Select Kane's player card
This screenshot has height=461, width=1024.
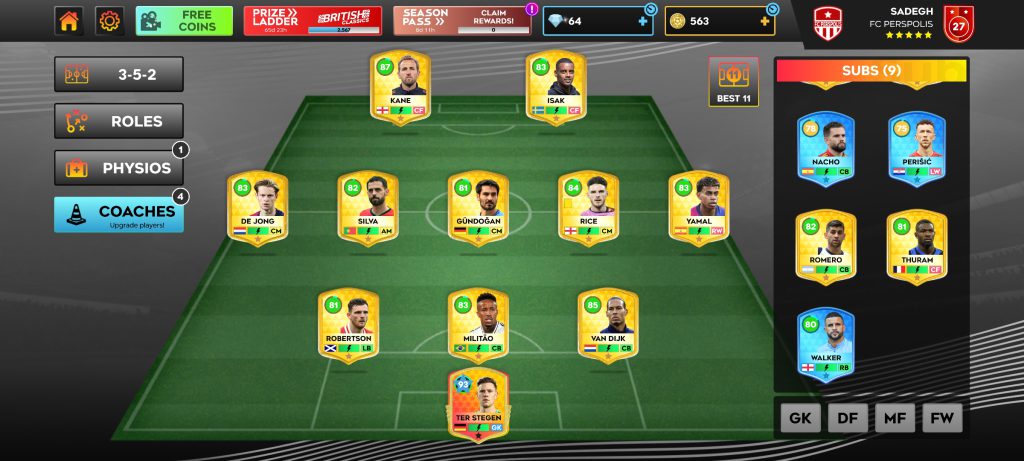coord(400,88)
